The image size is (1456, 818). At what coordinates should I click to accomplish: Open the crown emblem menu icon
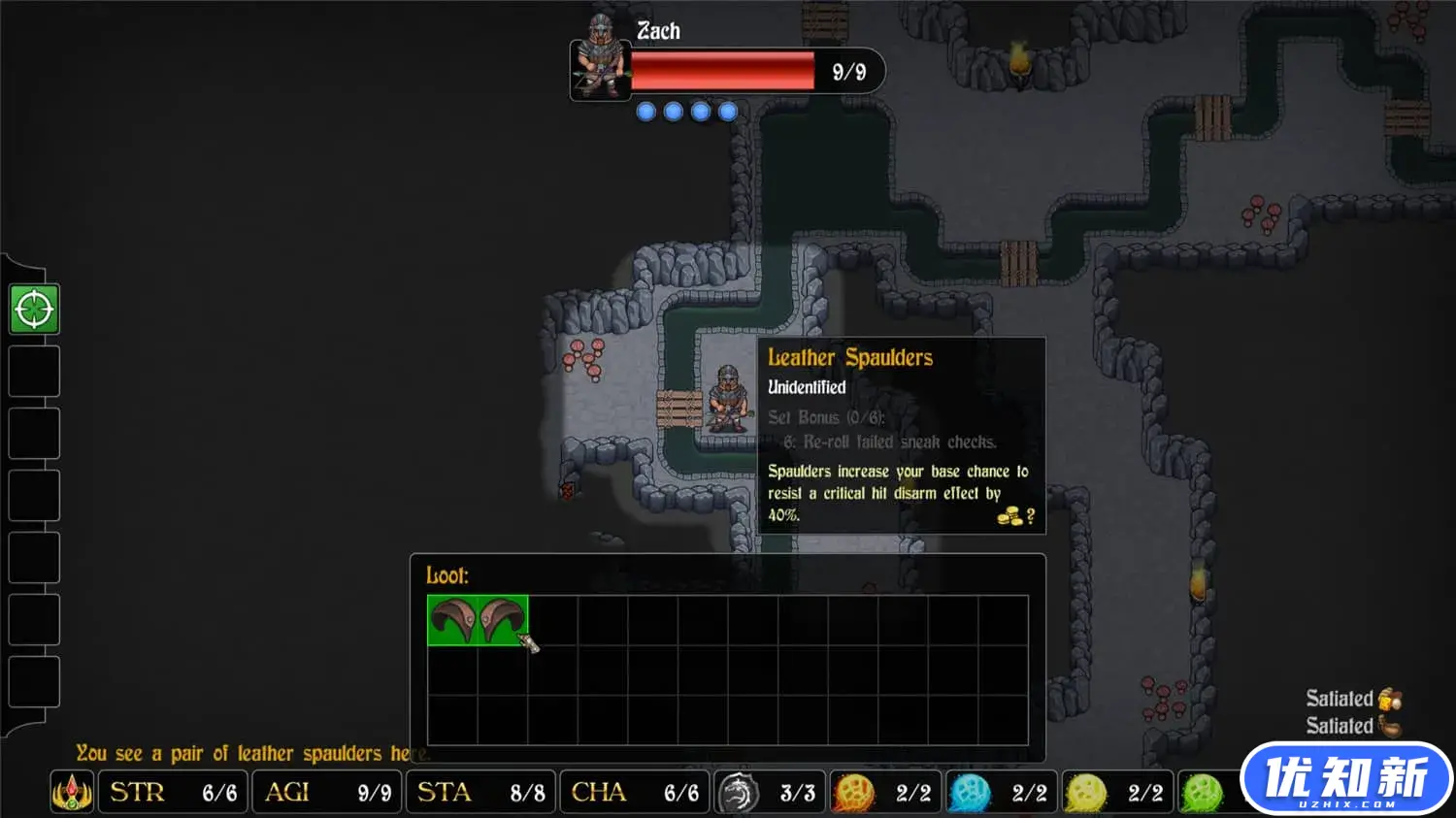[72, 792]
